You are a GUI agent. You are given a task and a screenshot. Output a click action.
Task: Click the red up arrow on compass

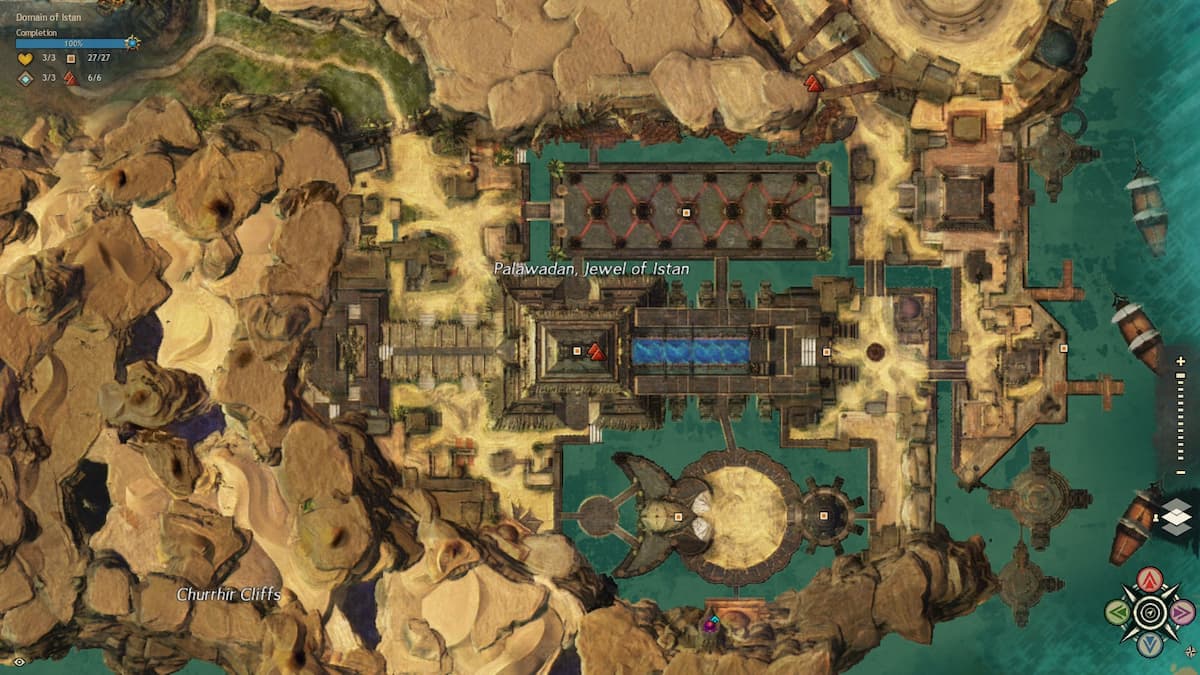(1152, 579)
